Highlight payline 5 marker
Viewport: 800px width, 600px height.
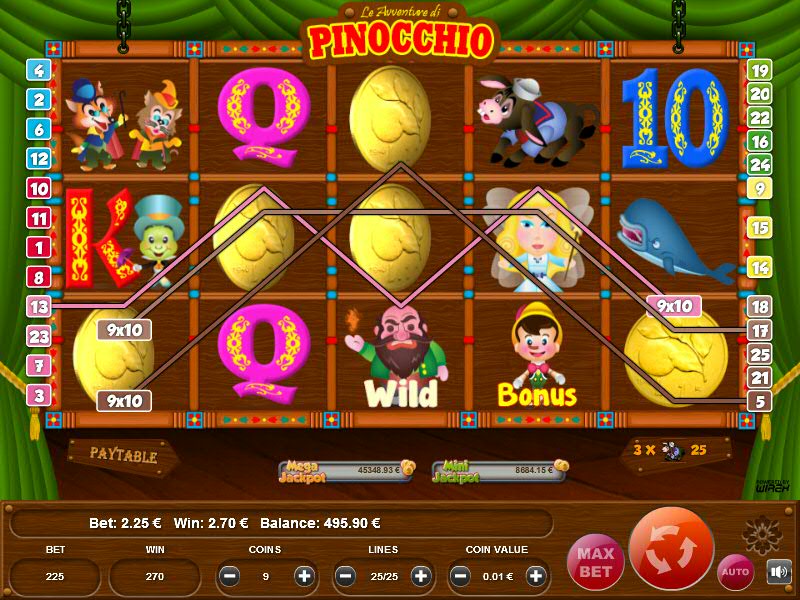point(760,401)
